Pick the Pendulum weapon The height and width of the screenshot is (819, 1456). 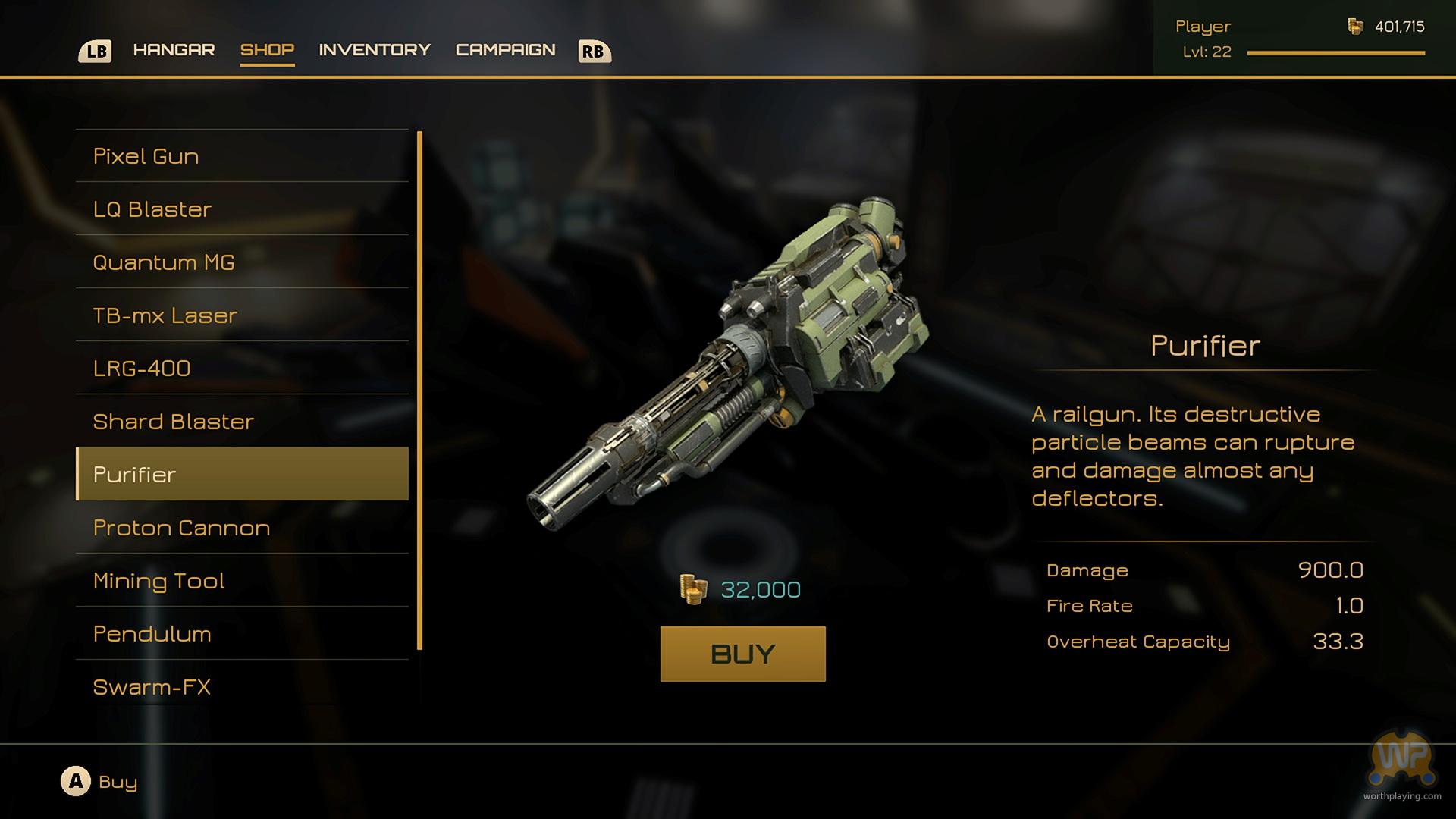[x=242, y=634]
